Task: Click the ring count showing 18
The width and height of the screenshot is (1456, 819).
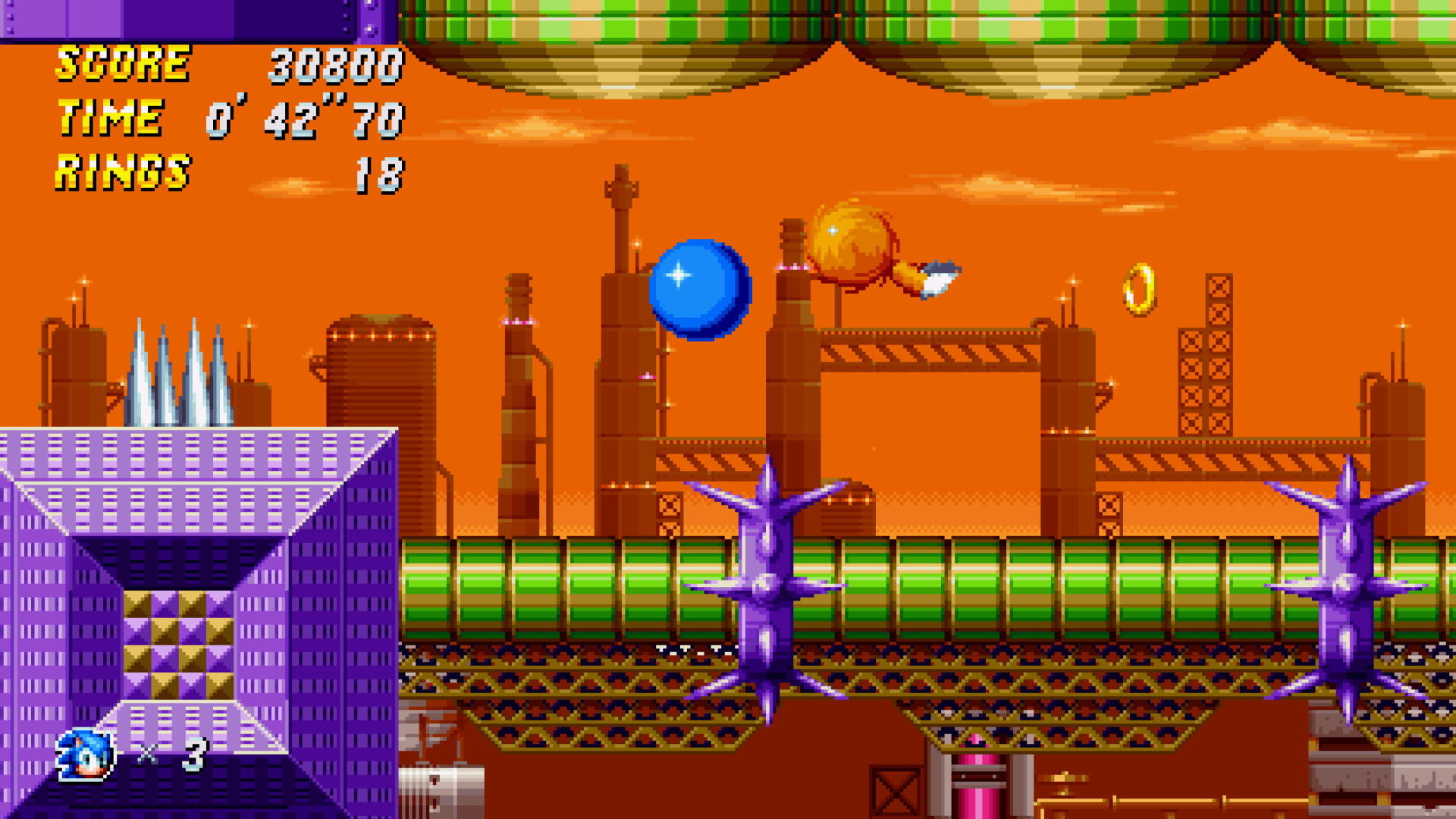Action: (383, 173)
